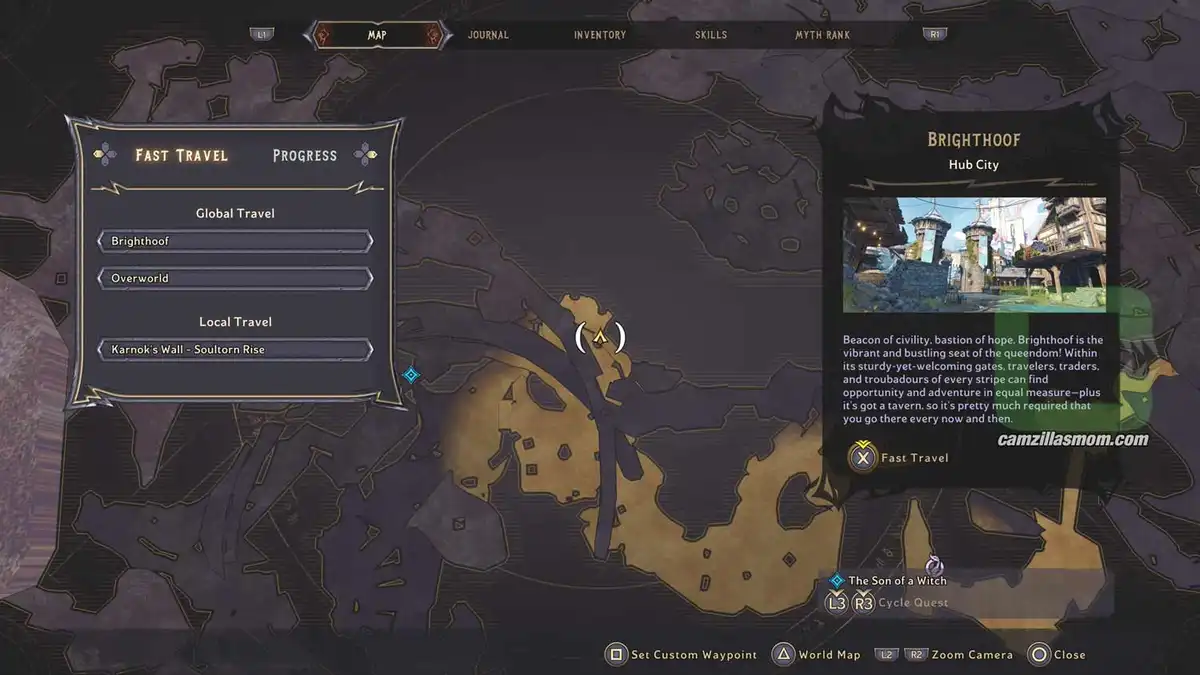Switch to the Progress panel tab

click(x=305, y=155)
